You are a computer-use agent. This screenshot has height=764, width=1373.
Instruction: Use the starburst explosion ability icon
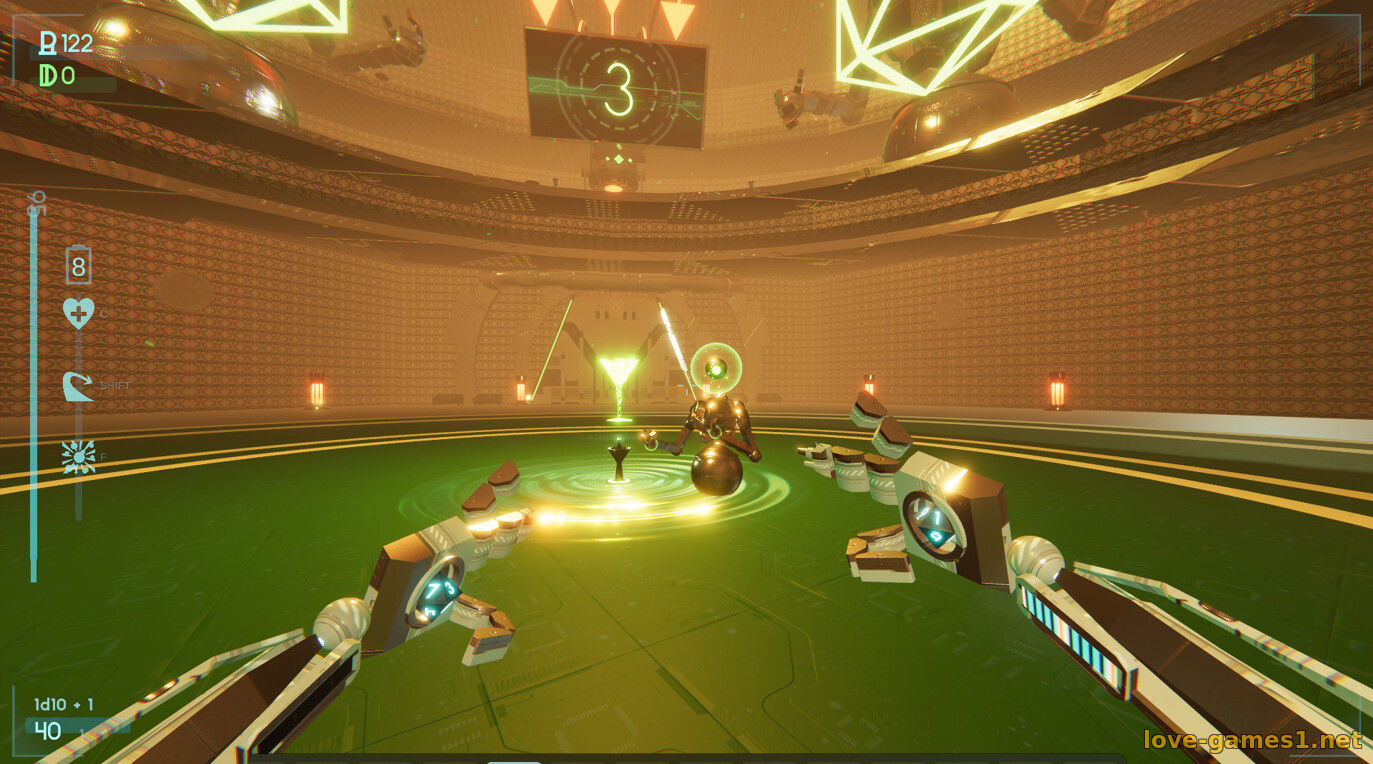tap(78, 456)
